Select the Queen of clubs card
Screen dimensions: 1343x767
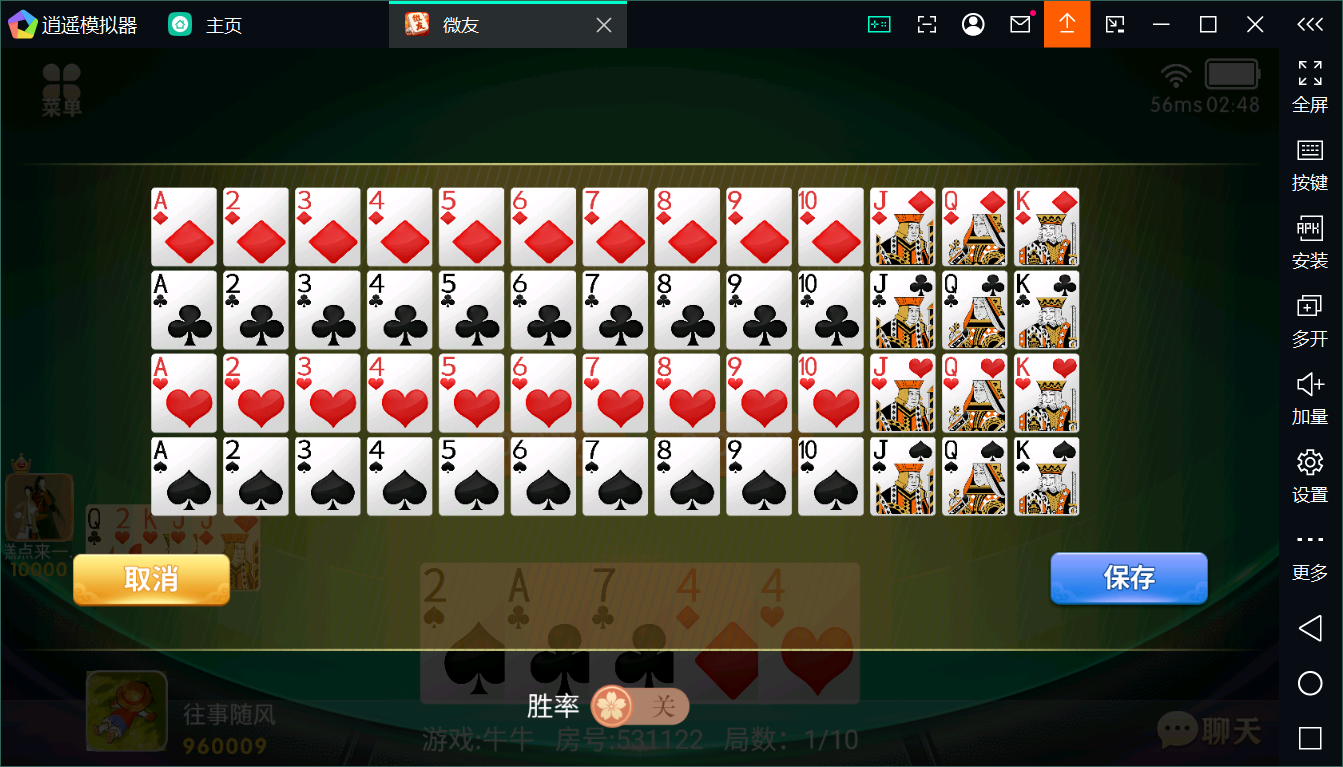click(x=975, y=310)
